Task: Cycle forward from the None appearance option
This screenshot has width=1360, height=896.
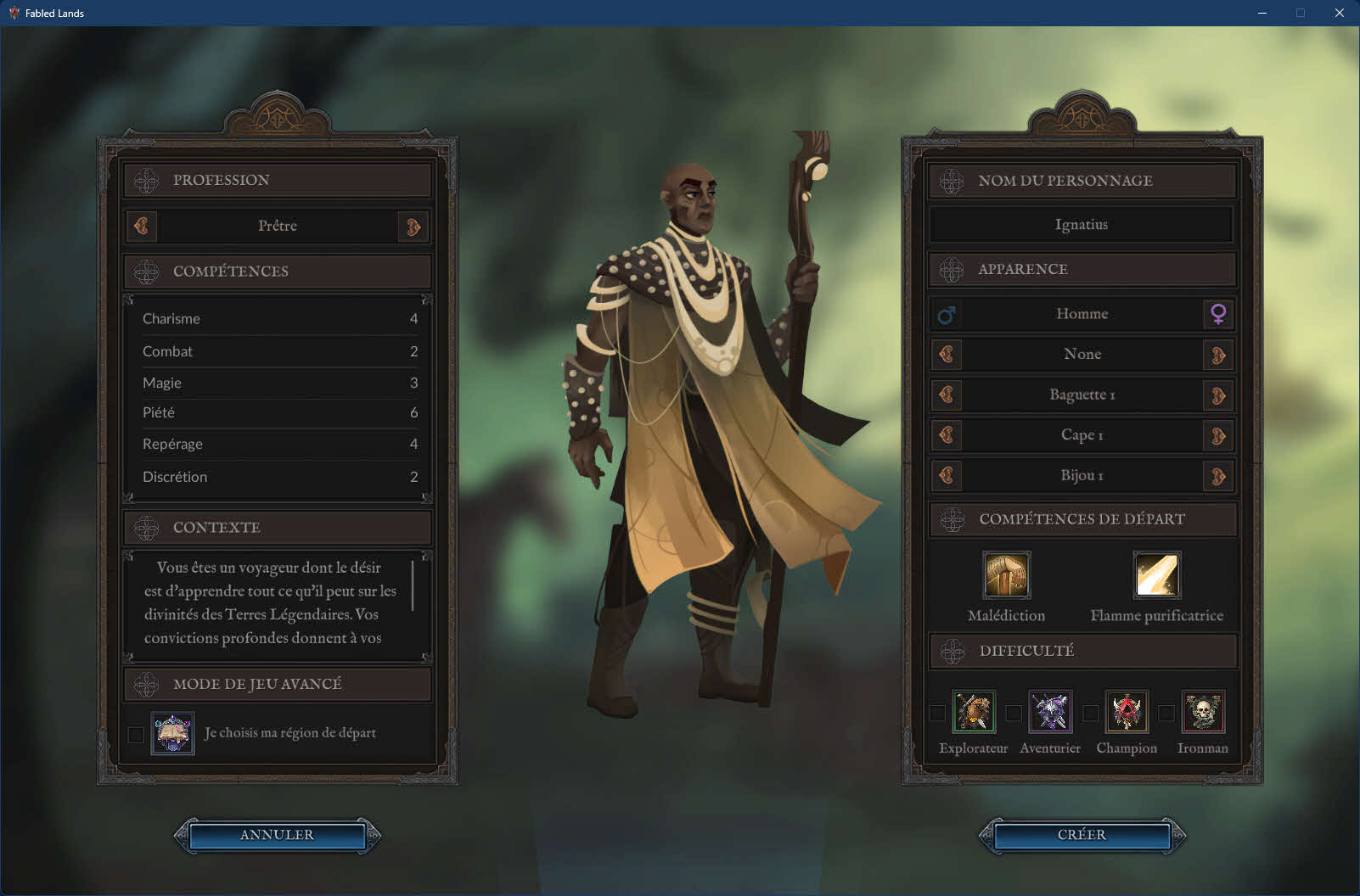Action: click(x=1218, y=355)
